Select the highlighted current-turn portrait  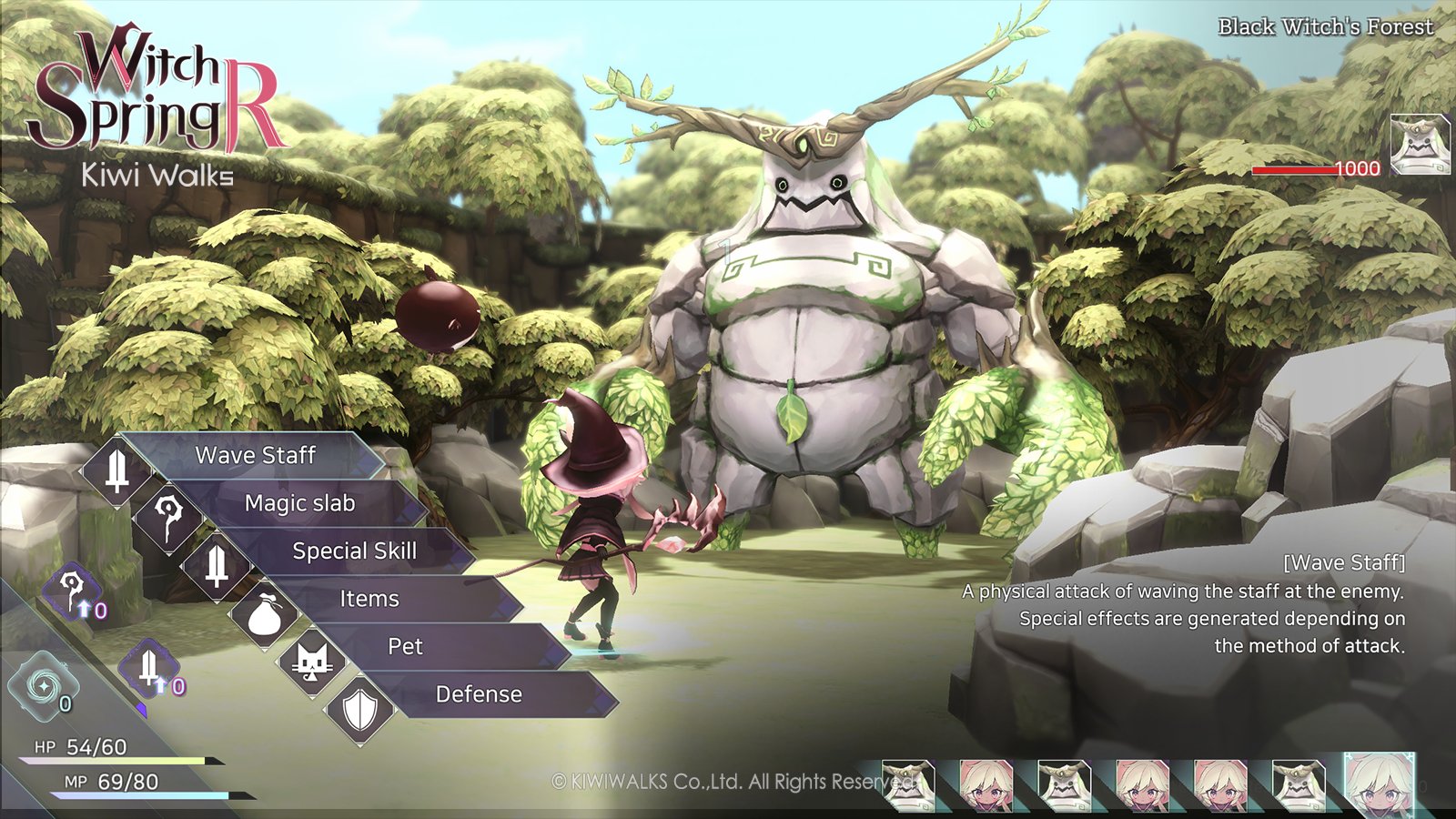tap(1379, 784)
